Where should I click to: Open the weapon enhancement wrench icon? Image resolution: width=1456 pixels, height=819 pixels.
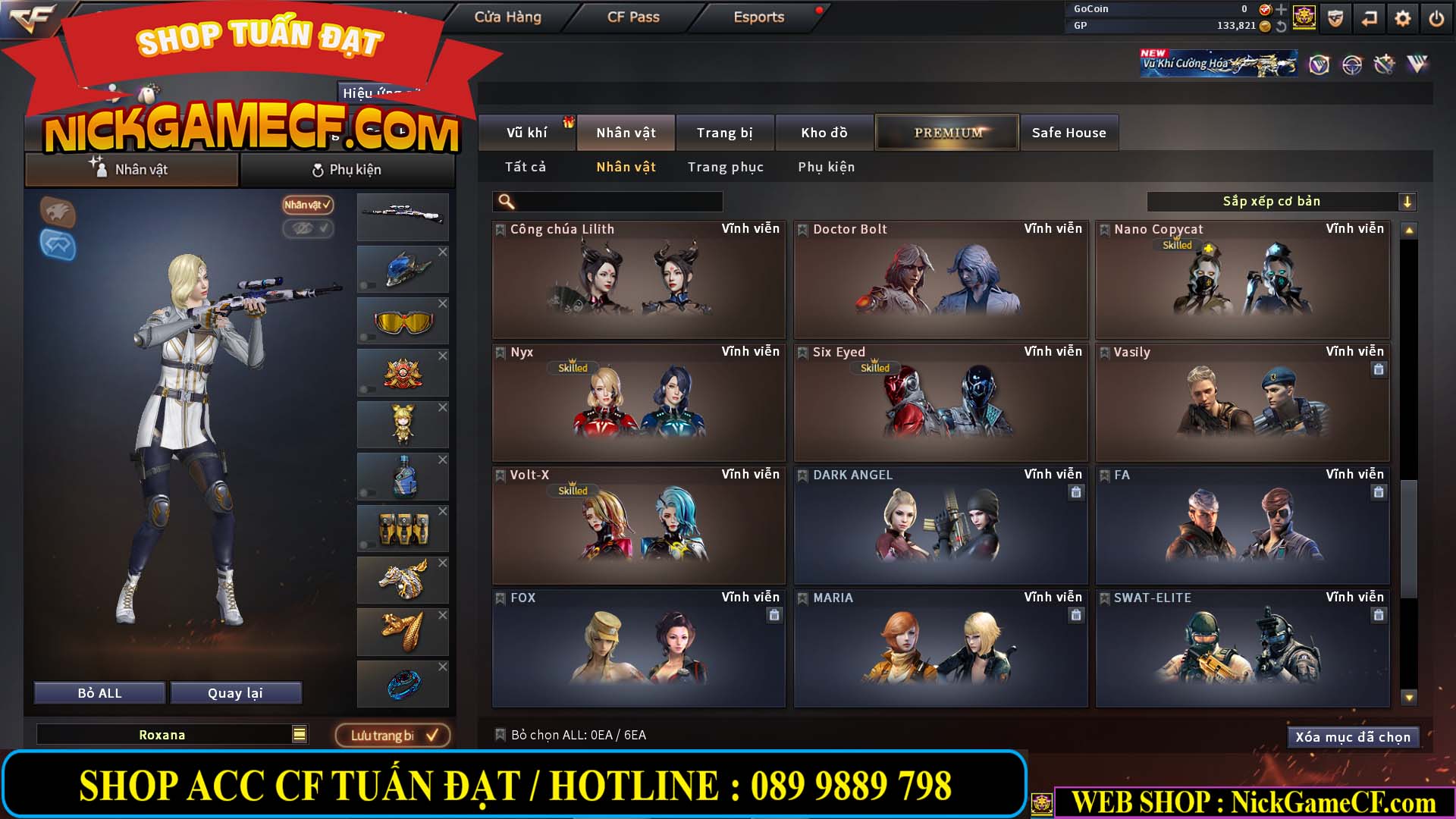(1385, 65)
